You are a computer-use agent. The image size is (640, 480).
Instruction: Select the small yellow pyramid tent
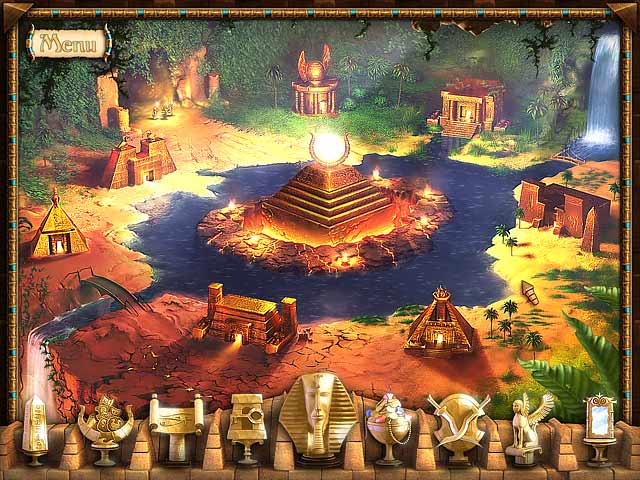tap(57, 225)
